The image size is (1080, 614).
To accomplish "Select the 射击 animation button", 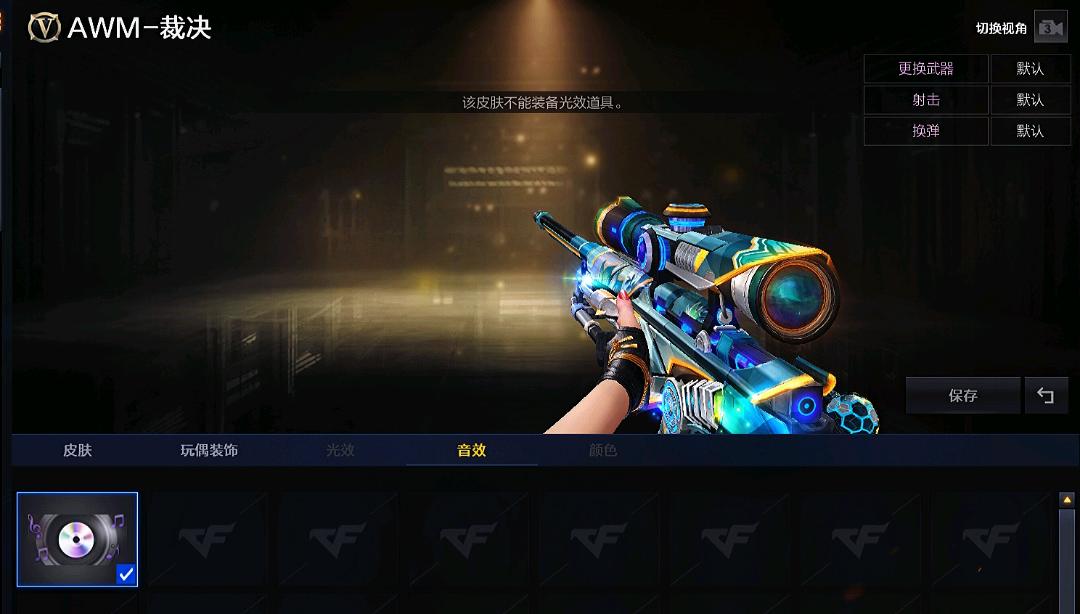I will (x=926, y=100).
